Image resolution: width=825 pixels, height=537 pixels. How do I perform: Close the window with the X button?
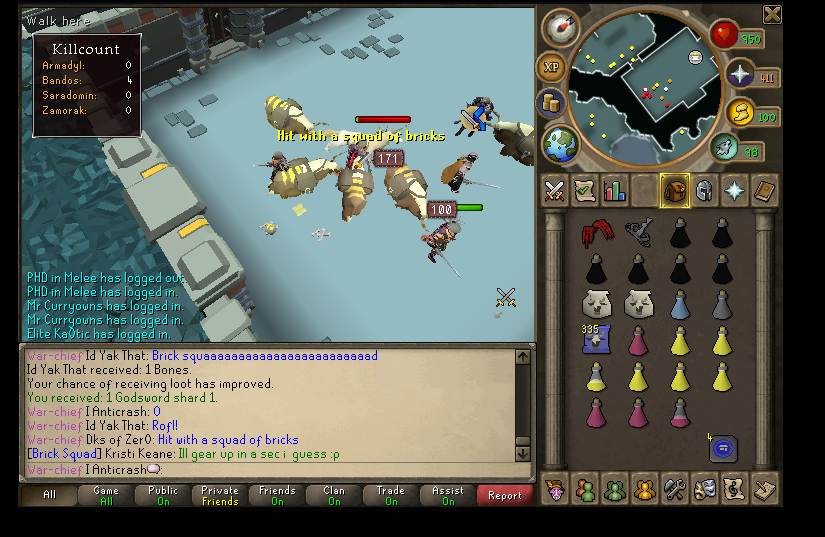[772, 14]
